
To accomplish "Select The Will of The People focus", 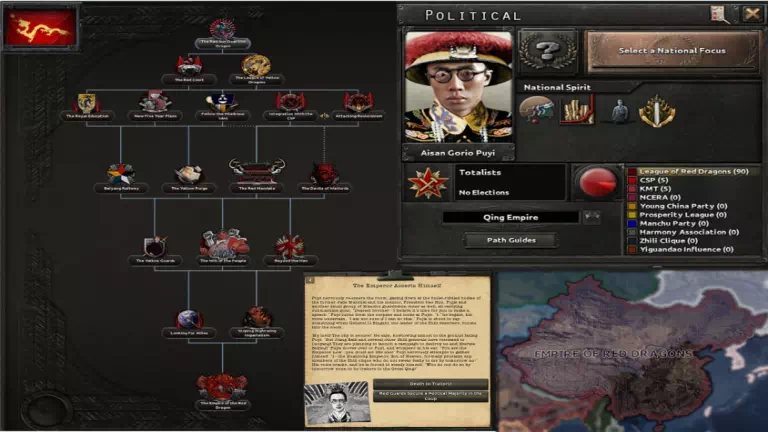I will (222, 246).
